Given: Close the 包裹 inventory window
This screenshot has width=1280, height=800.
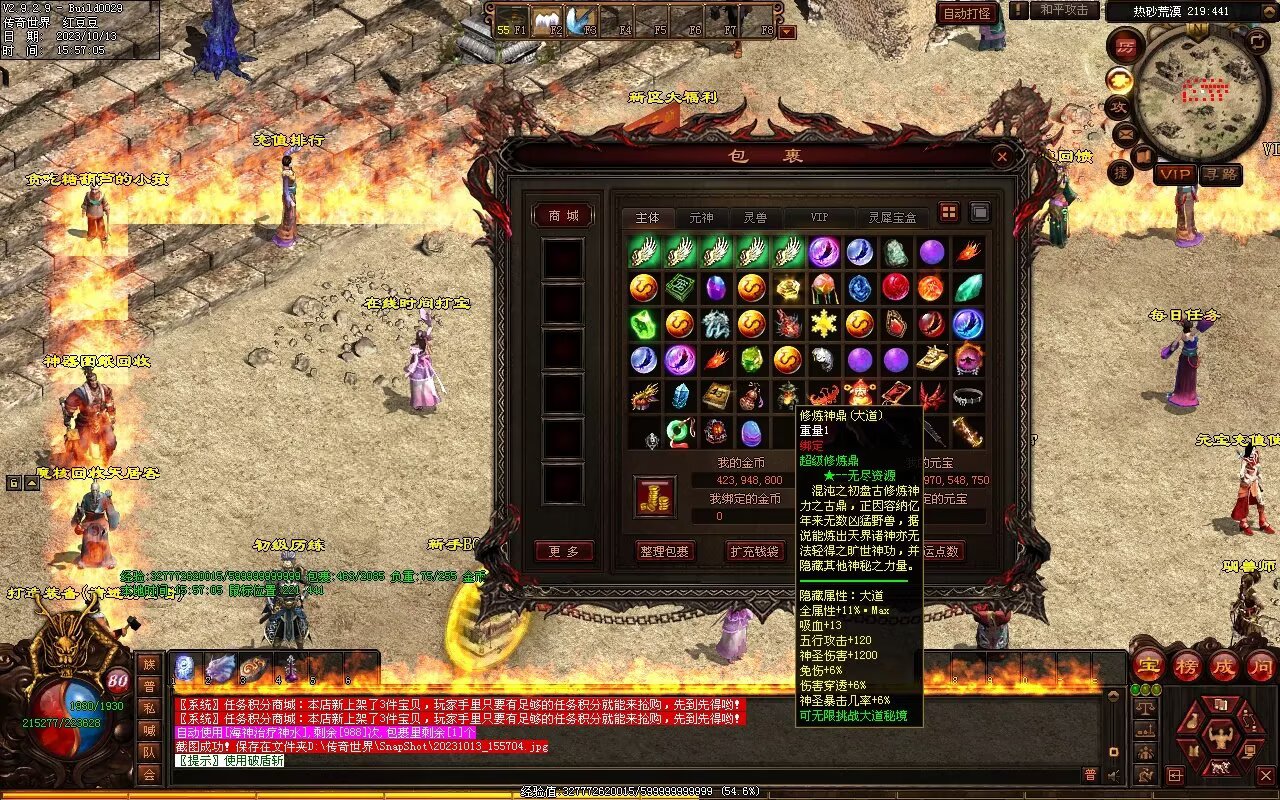Looking at the screenshot, I should [x=1001, y=156].
